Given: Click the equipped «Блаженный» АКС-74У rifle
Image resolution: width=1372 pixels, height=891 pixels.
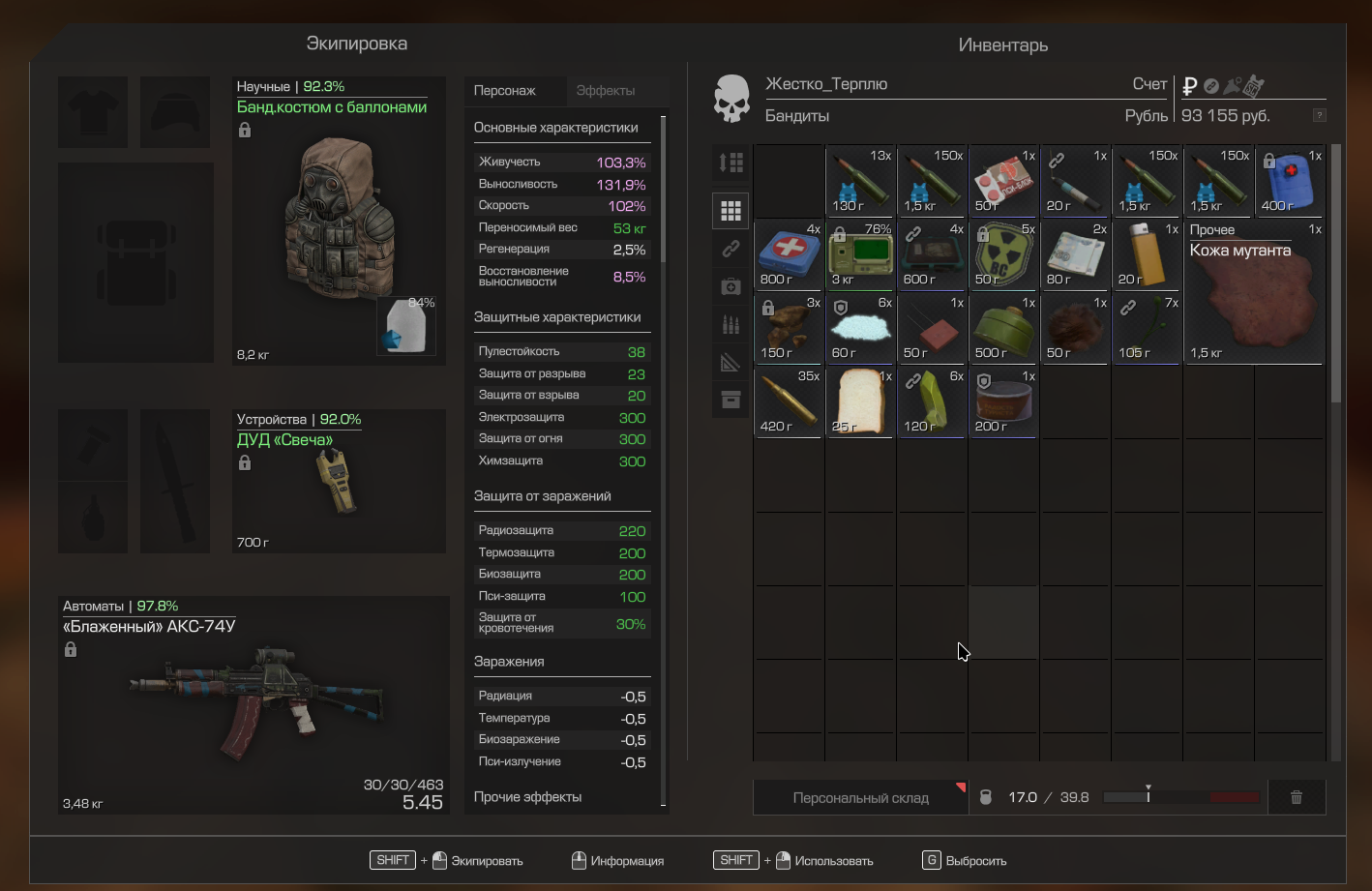Looking at the screenshot, I should 254,704.
